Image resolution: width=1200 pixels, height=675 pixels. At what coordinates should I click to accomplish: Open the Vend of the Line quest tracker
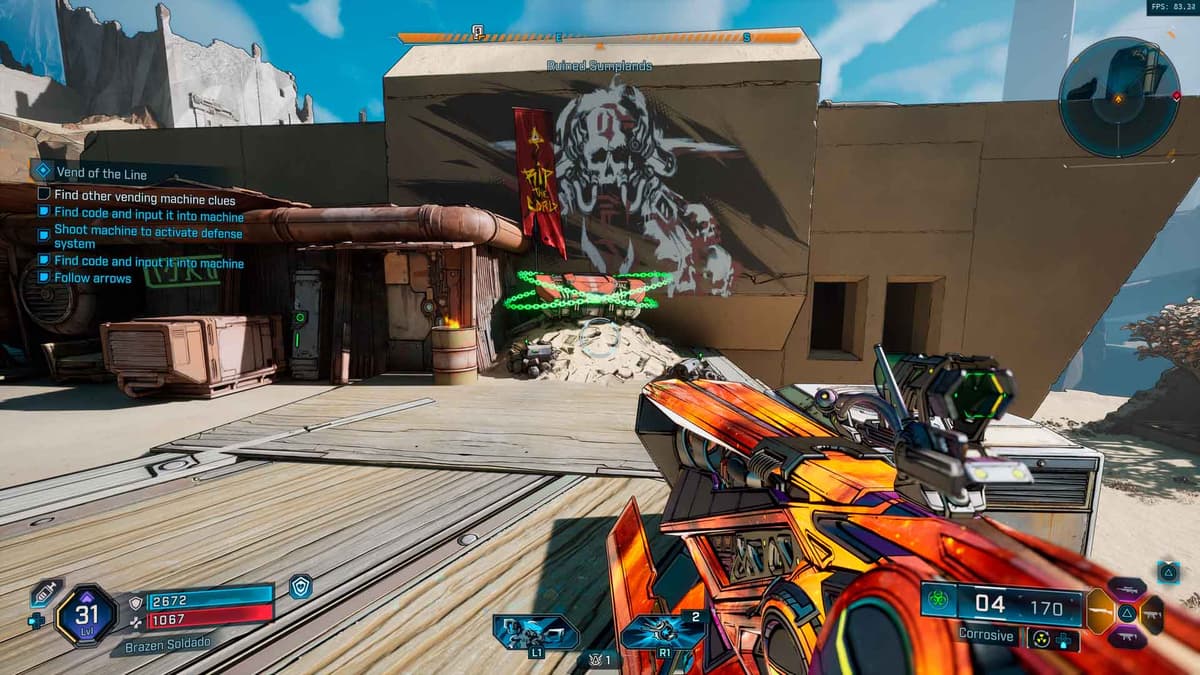[x=102, y=172]
